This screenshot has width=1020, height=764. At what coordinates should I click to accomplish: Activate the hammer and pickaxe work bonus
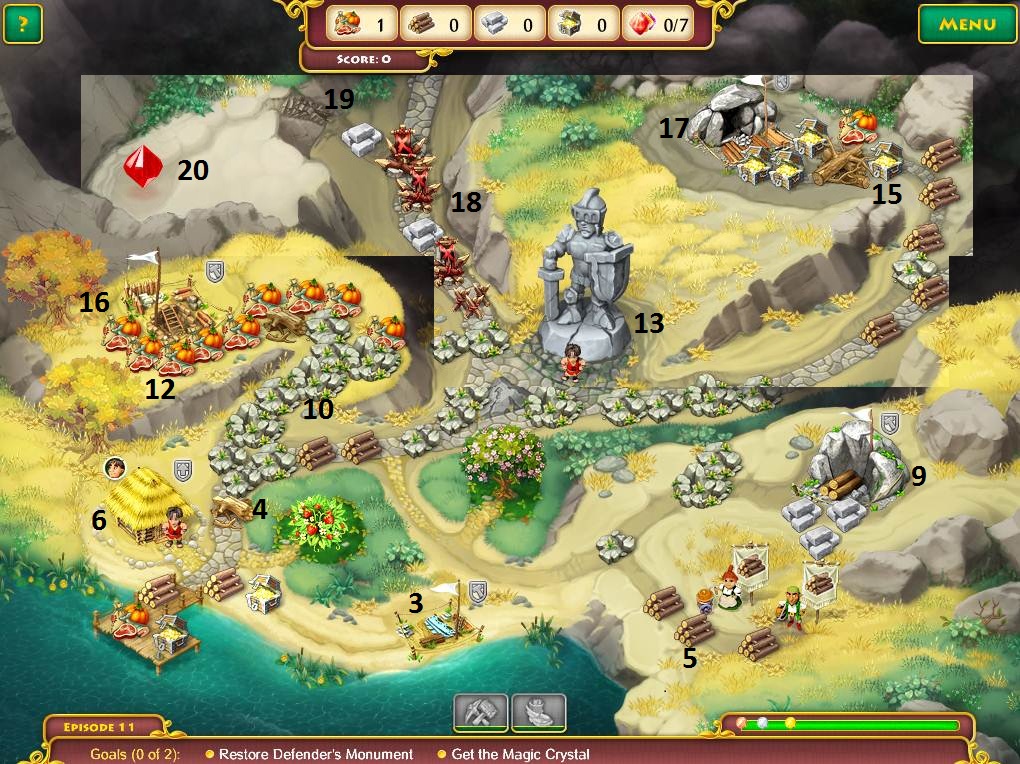(481, 712)
